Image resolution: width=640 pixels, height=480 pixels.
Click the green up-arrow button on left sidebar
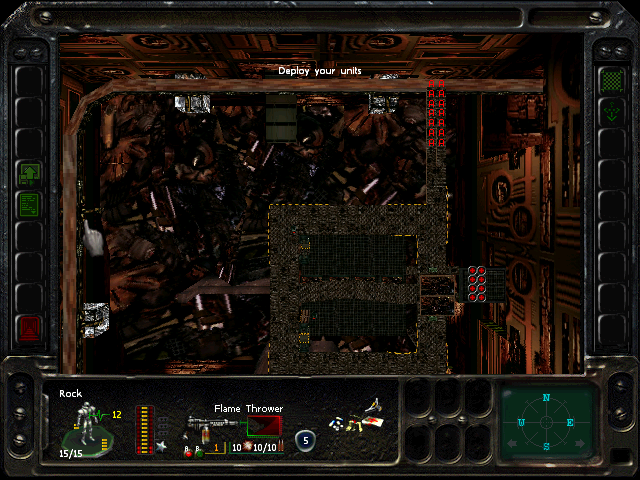point(29,174)
